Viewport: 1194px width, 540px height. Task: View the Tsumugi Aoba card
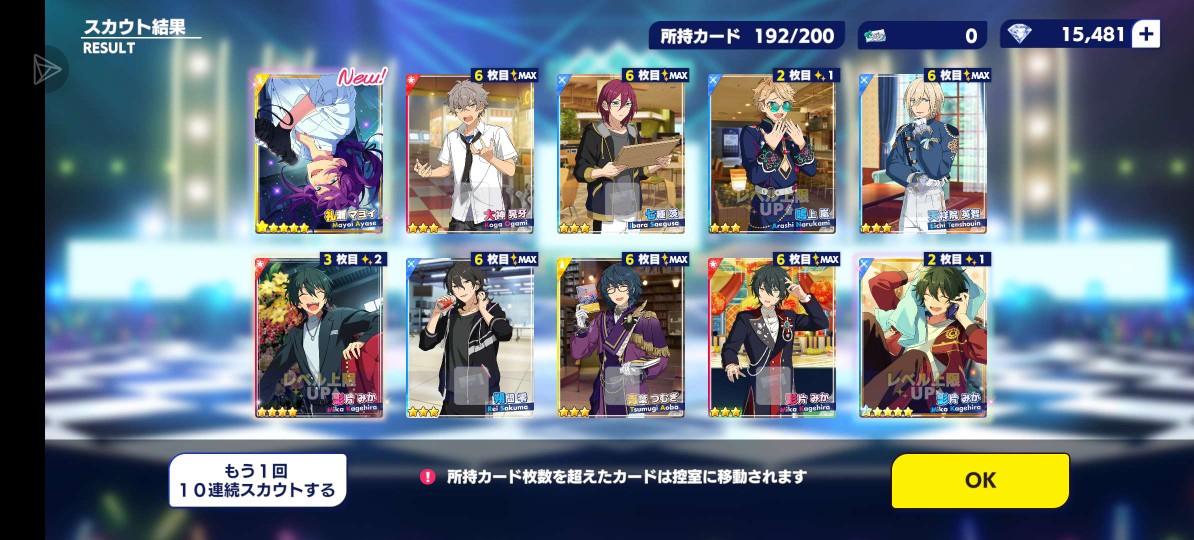pyautogui.click(x=621, y=336)
